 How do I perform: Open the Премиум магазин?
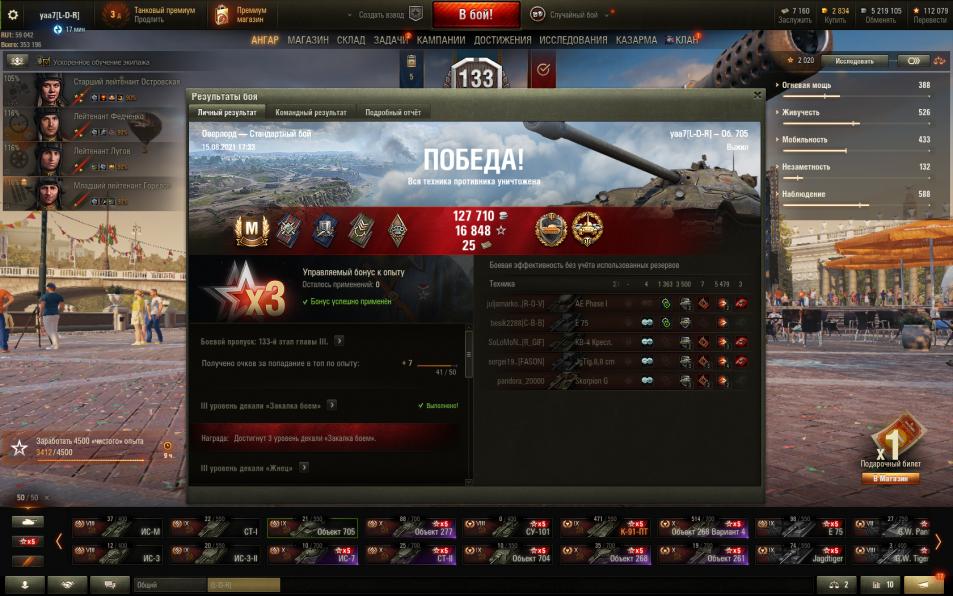tap(239, 14)
